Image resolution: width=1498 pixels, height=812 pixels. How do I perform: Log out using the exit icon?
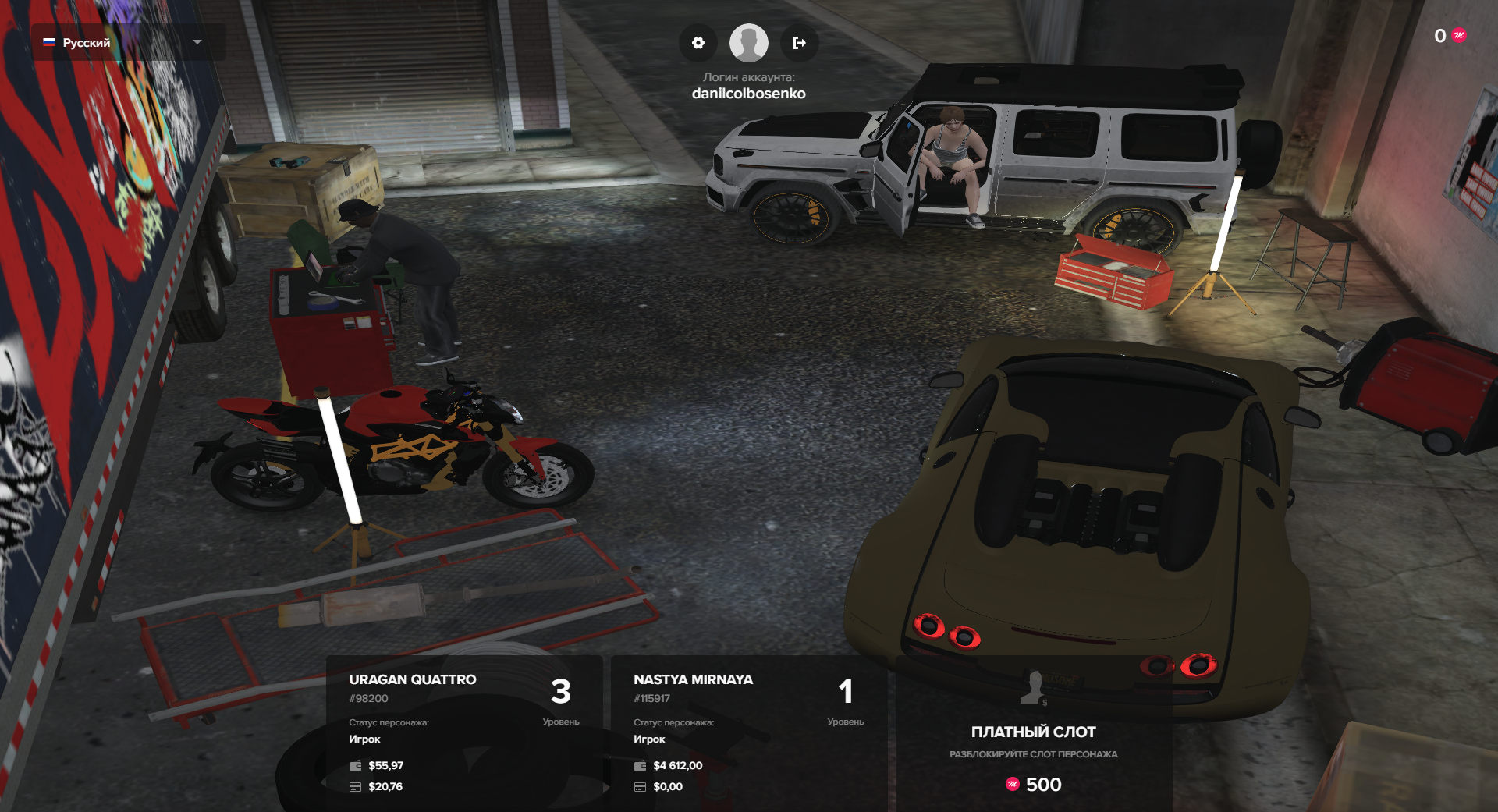(799, 43)
